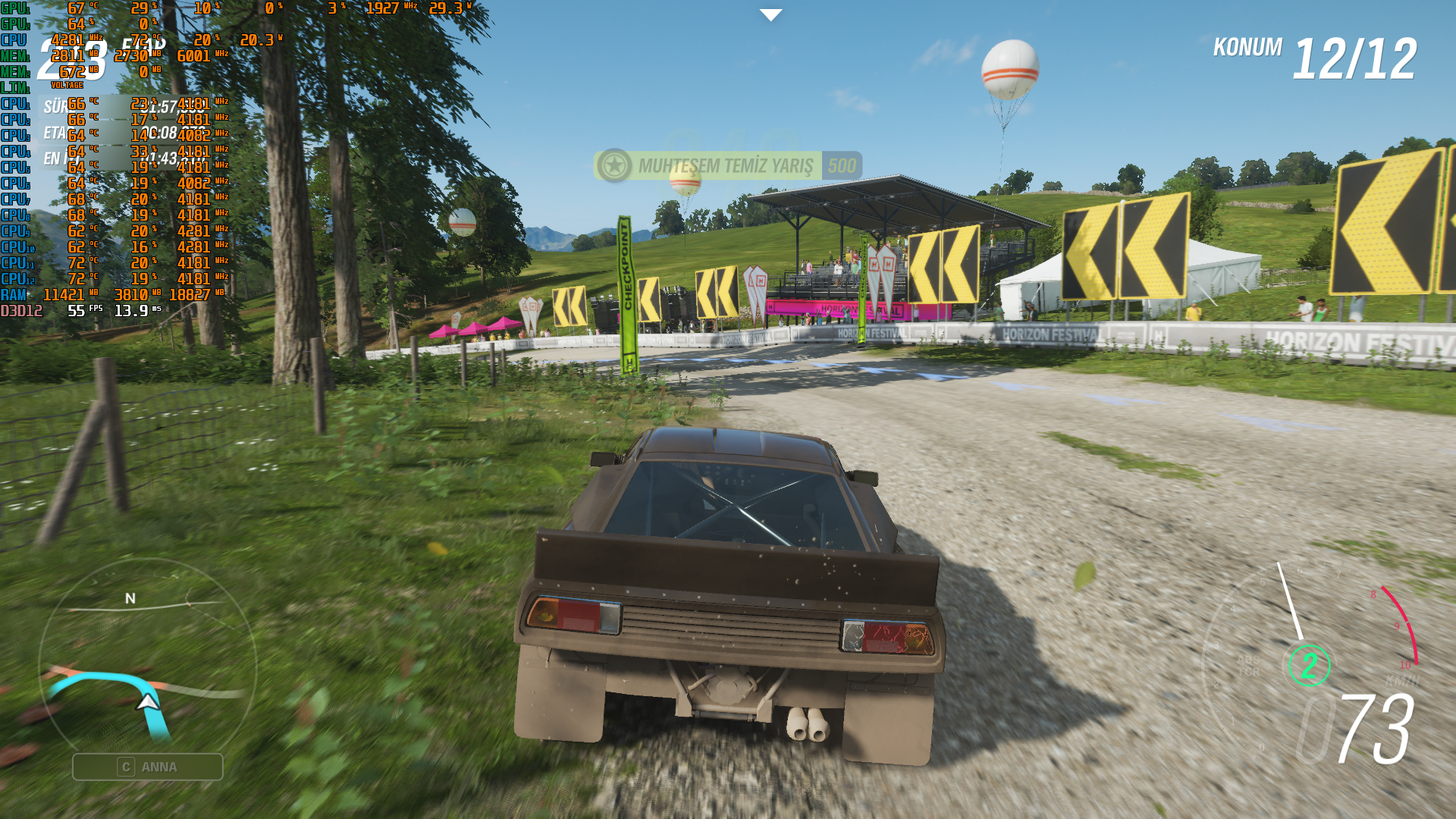Click the white player arrow on minimap
This screenshot has height=819, width=1456.
[148, 702]
